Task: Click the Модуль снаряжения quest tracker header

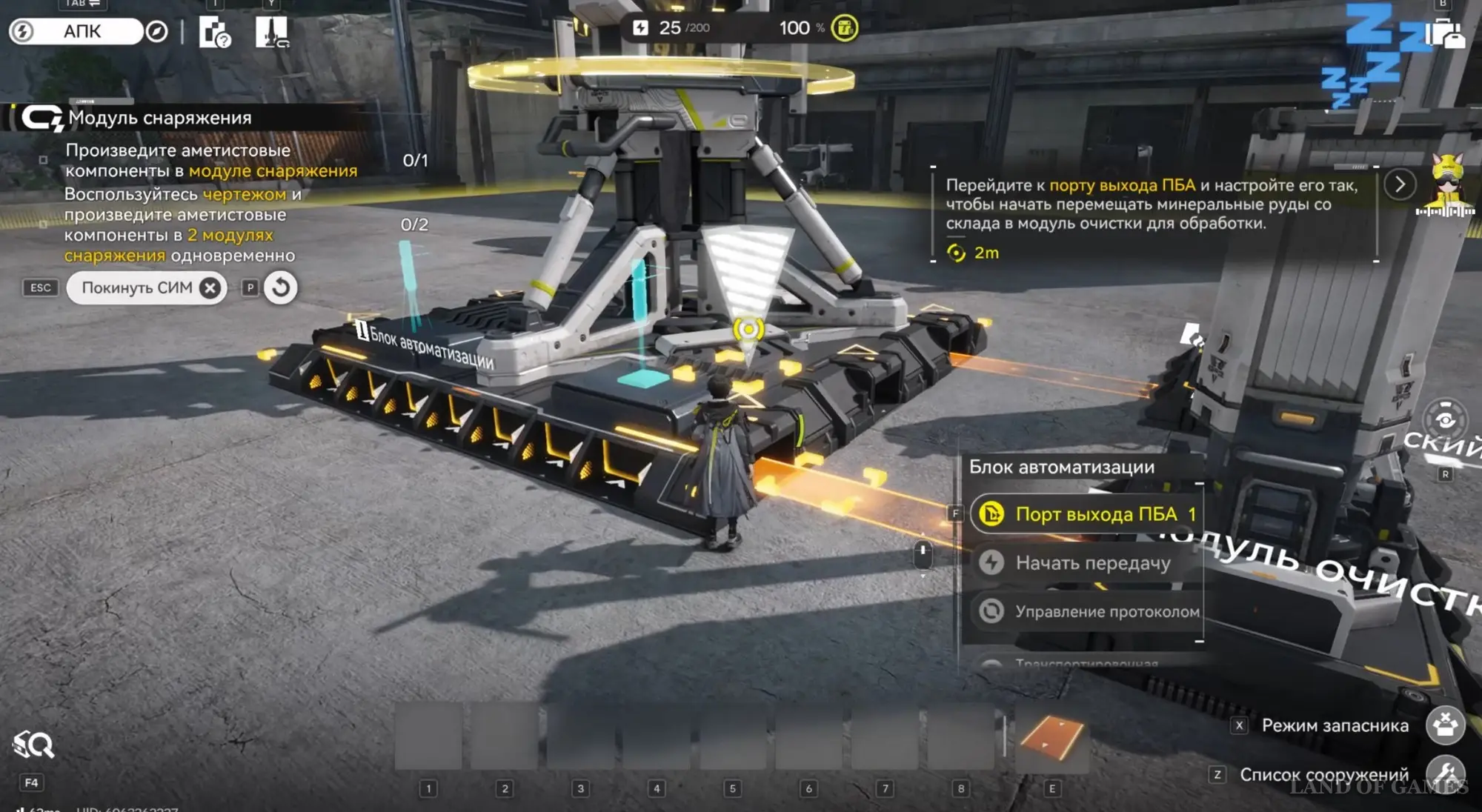Action: [159, 118]
